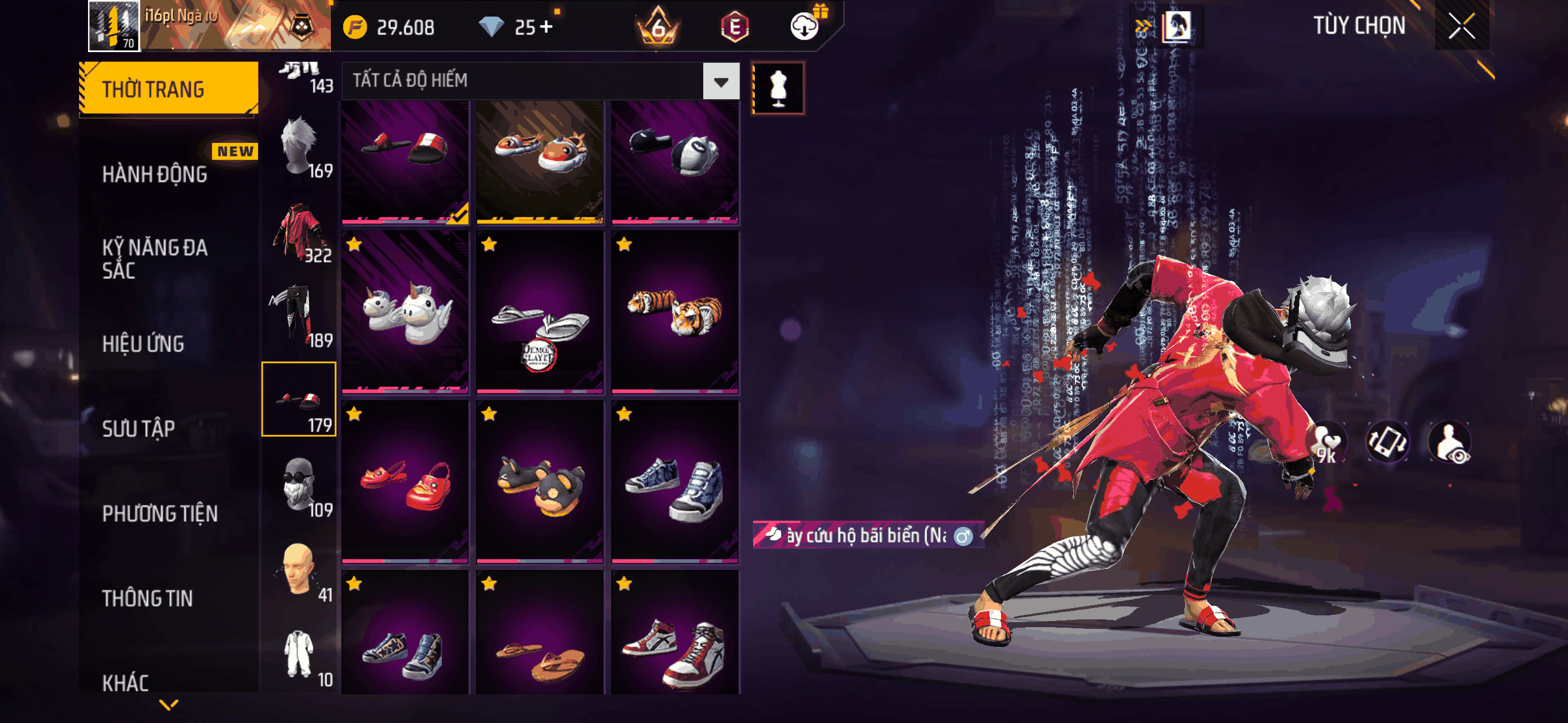1568x723 pixels.
Task: Show the THÔNG TIN tab
Action: (147, 598)
